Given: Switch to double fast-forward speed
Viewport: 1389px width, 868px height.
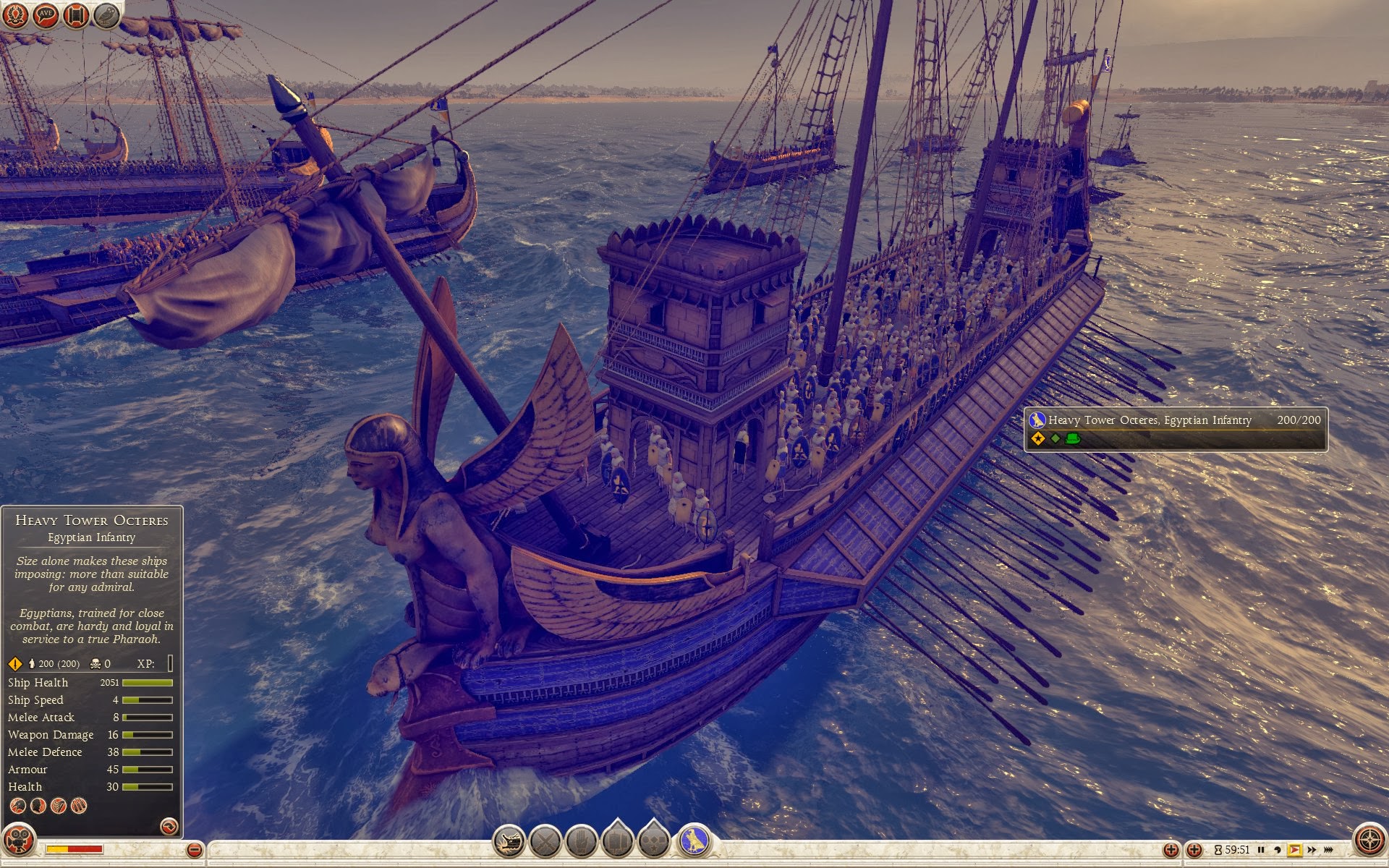Looking at the screenshot, I should click(x=1312, y=850).
